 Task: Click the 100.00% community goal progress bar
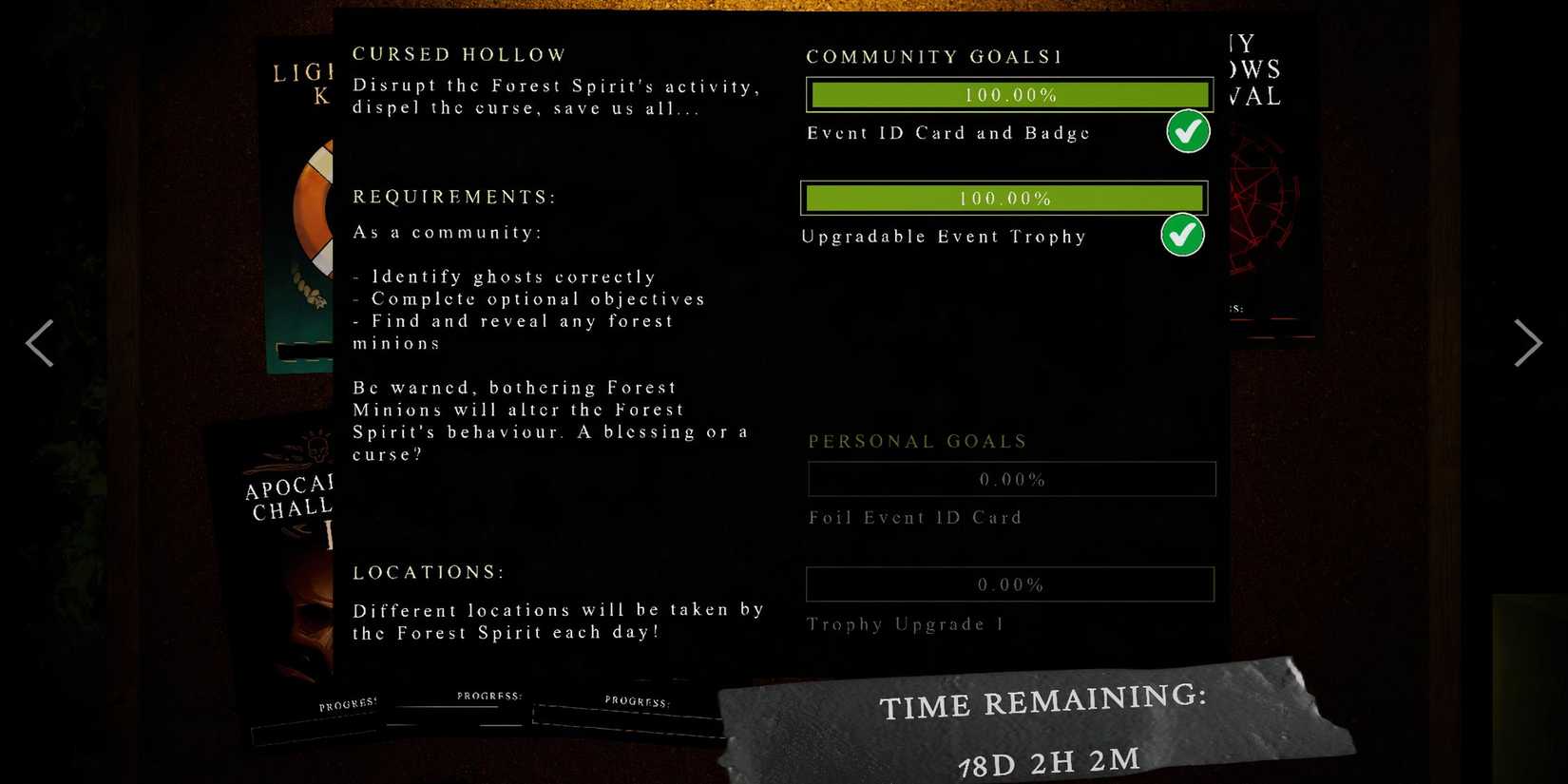(x=1008, y=94)
